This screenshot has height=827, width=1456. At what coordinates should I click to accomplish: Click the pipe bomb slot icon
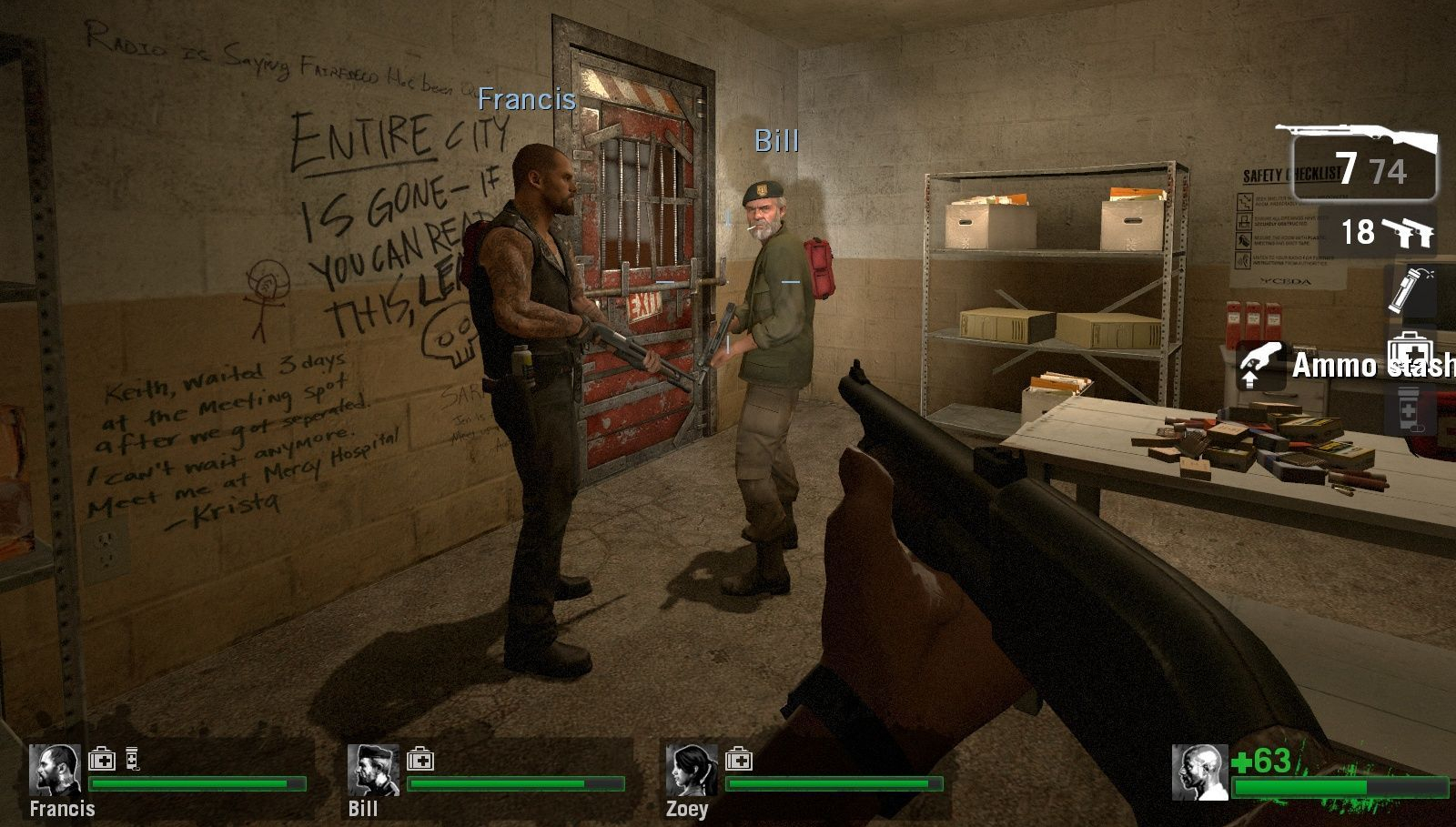click(1404, 289)
